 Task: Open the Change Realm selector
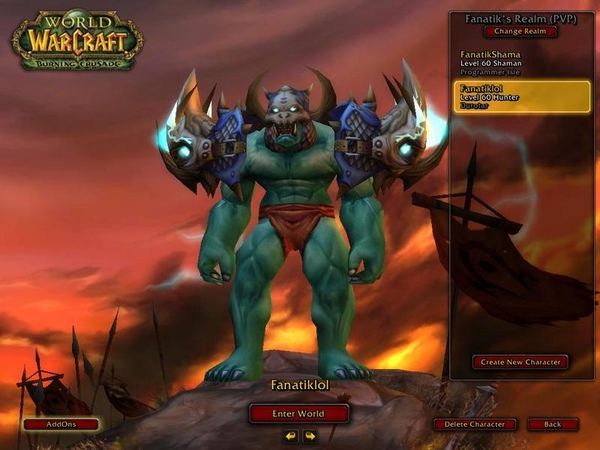click(520, 32)
